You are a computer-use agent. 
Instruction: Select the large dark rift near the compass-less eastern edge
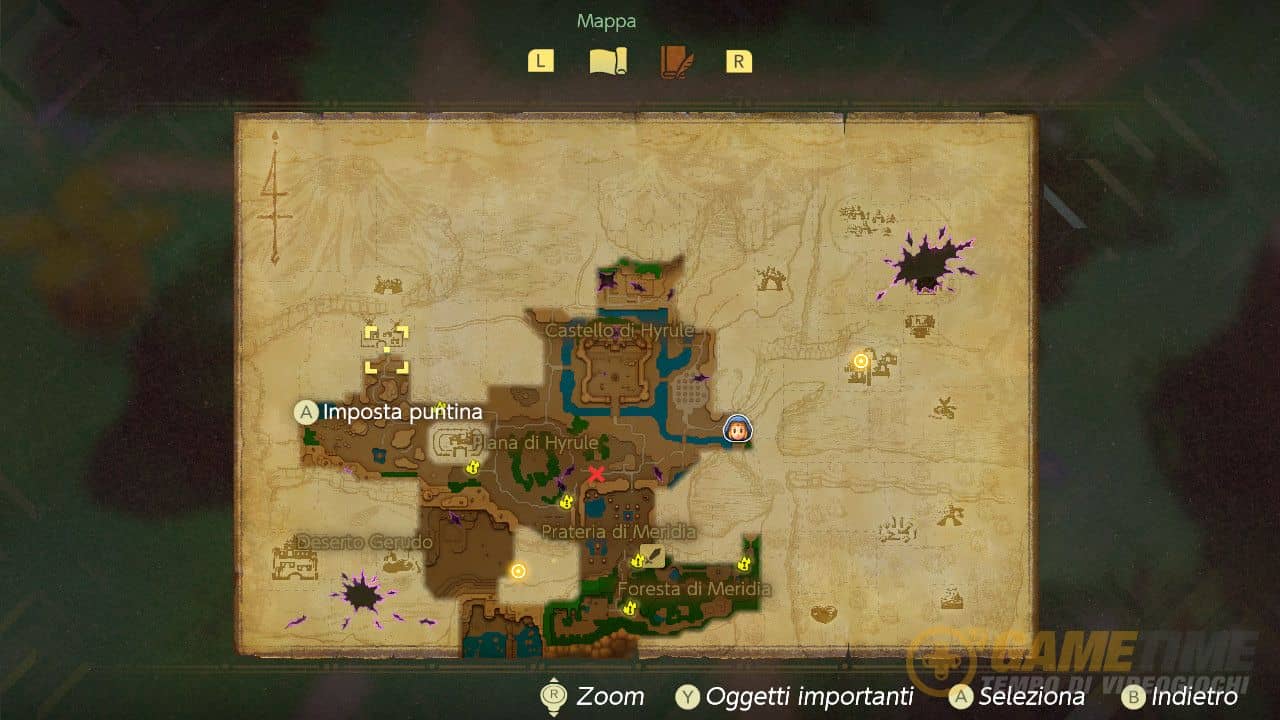pos(925,265)
